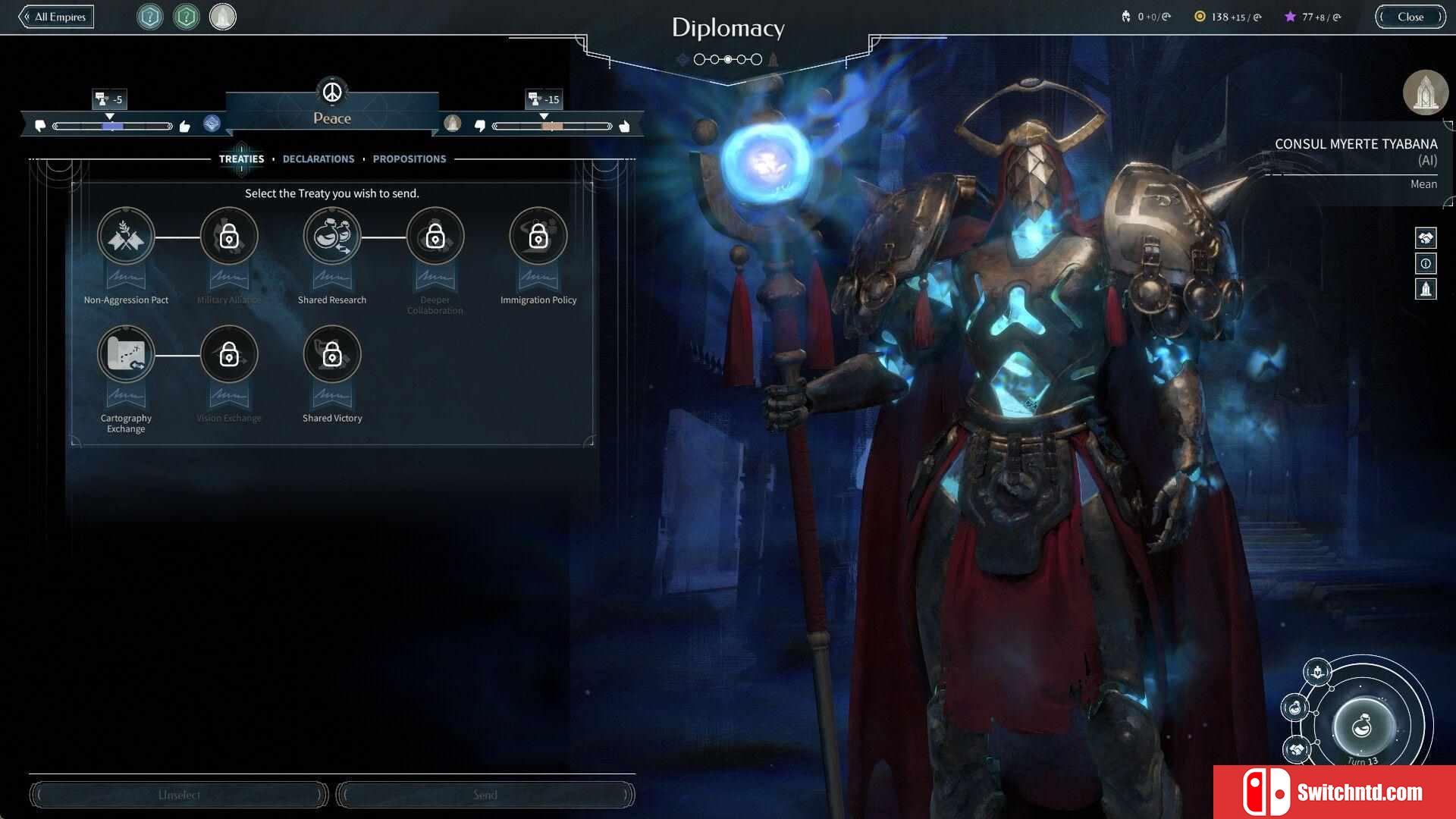Image resolution: width=1456 pixels, height=819 pixels.
Task: Click the research flask end-turn orb
Action: pyautogui.click(x=1363, y=726)
